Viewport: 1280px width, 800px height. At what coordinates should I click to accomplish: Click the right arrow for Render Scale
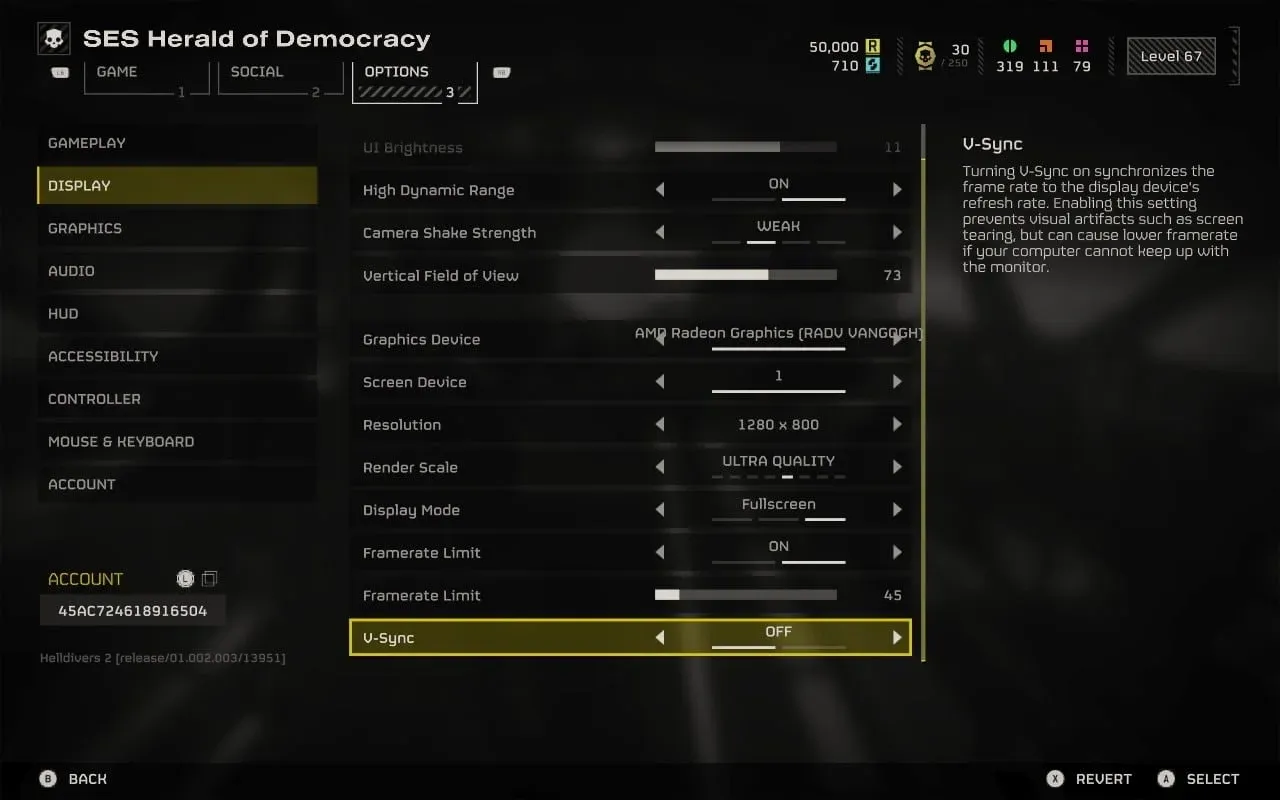point(897,467)
